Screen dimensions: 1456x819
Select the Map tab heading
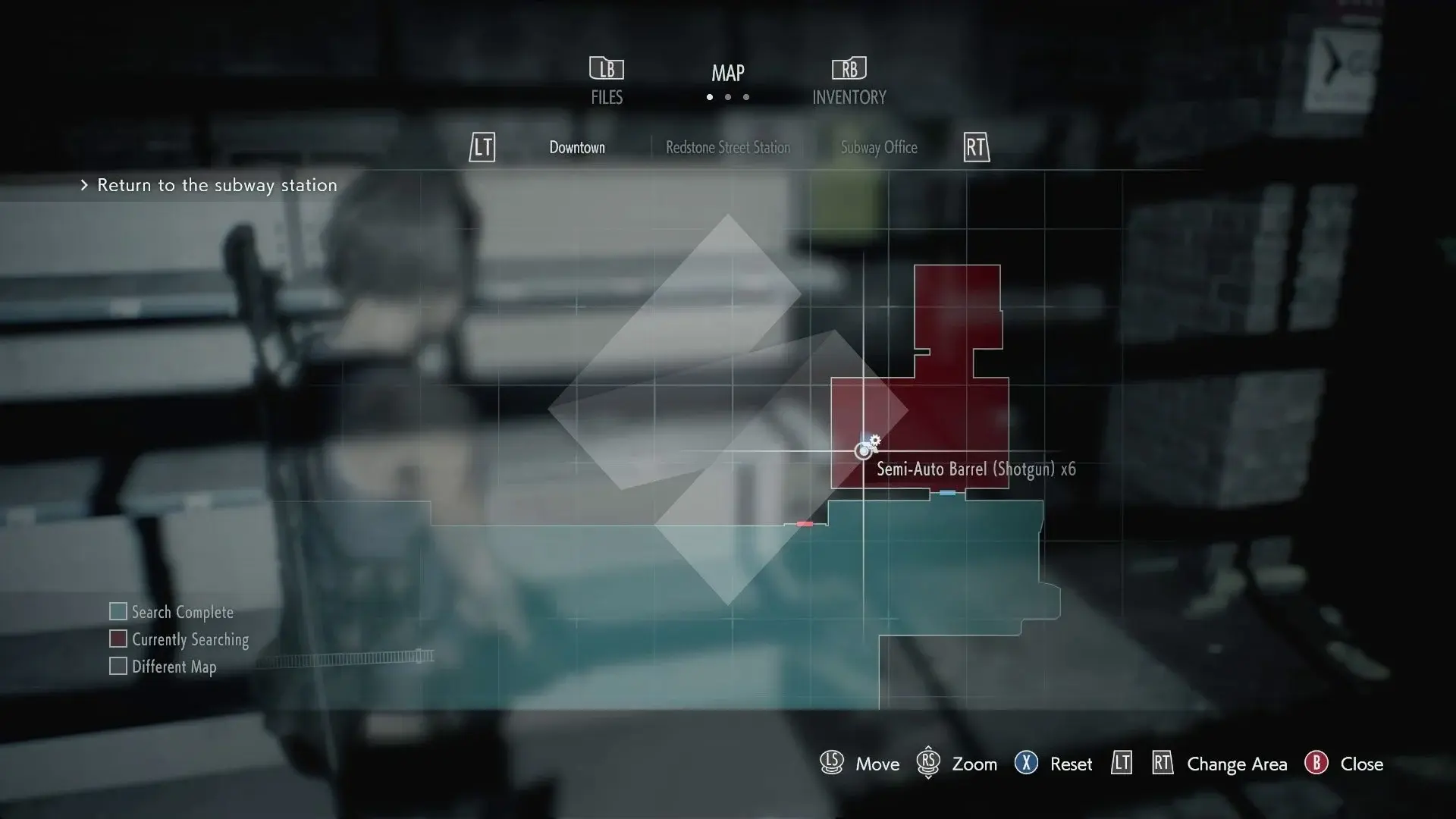727,74
